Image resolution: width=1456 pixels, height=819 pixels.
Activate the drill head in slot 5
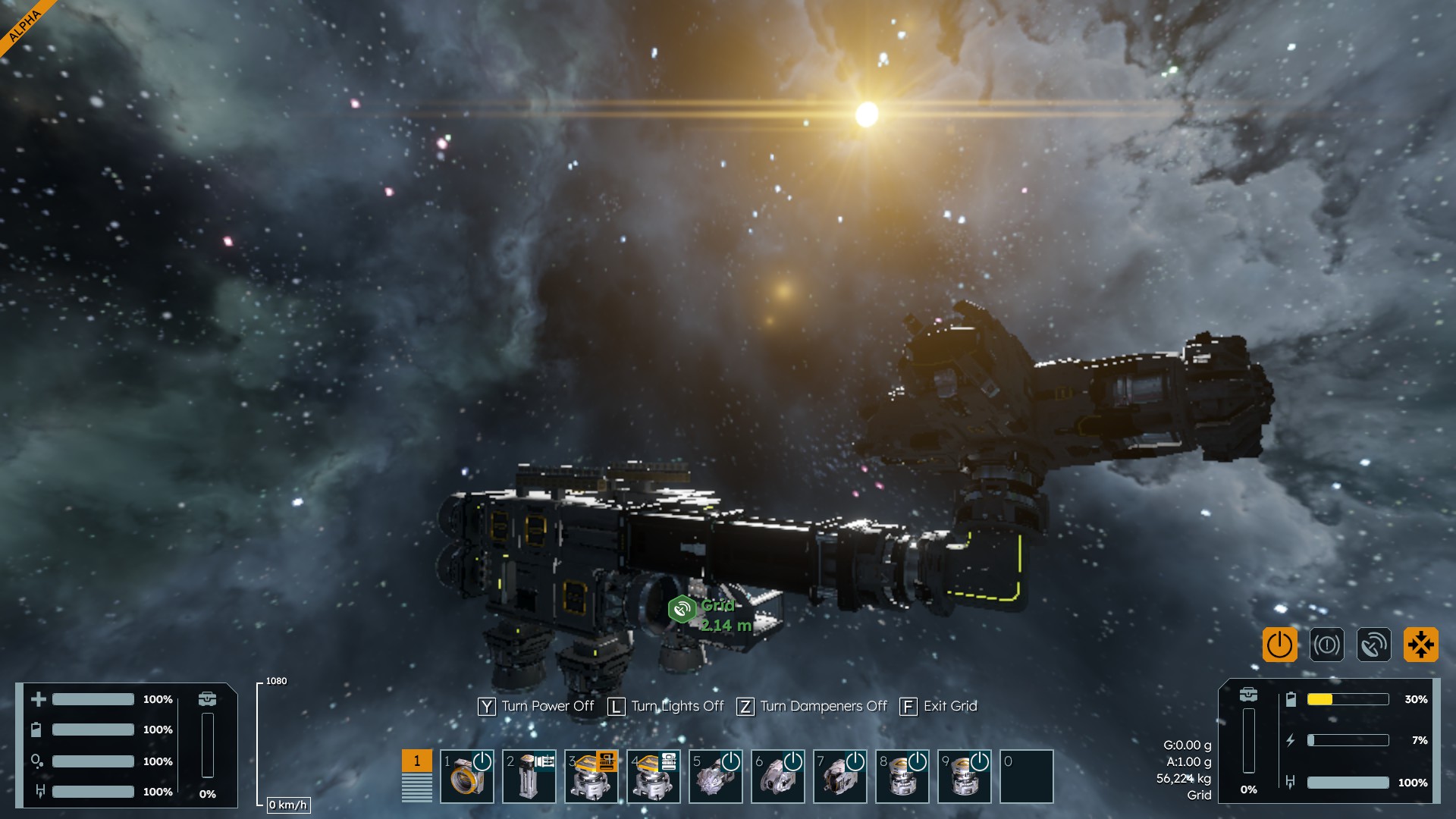click(716, 776)
